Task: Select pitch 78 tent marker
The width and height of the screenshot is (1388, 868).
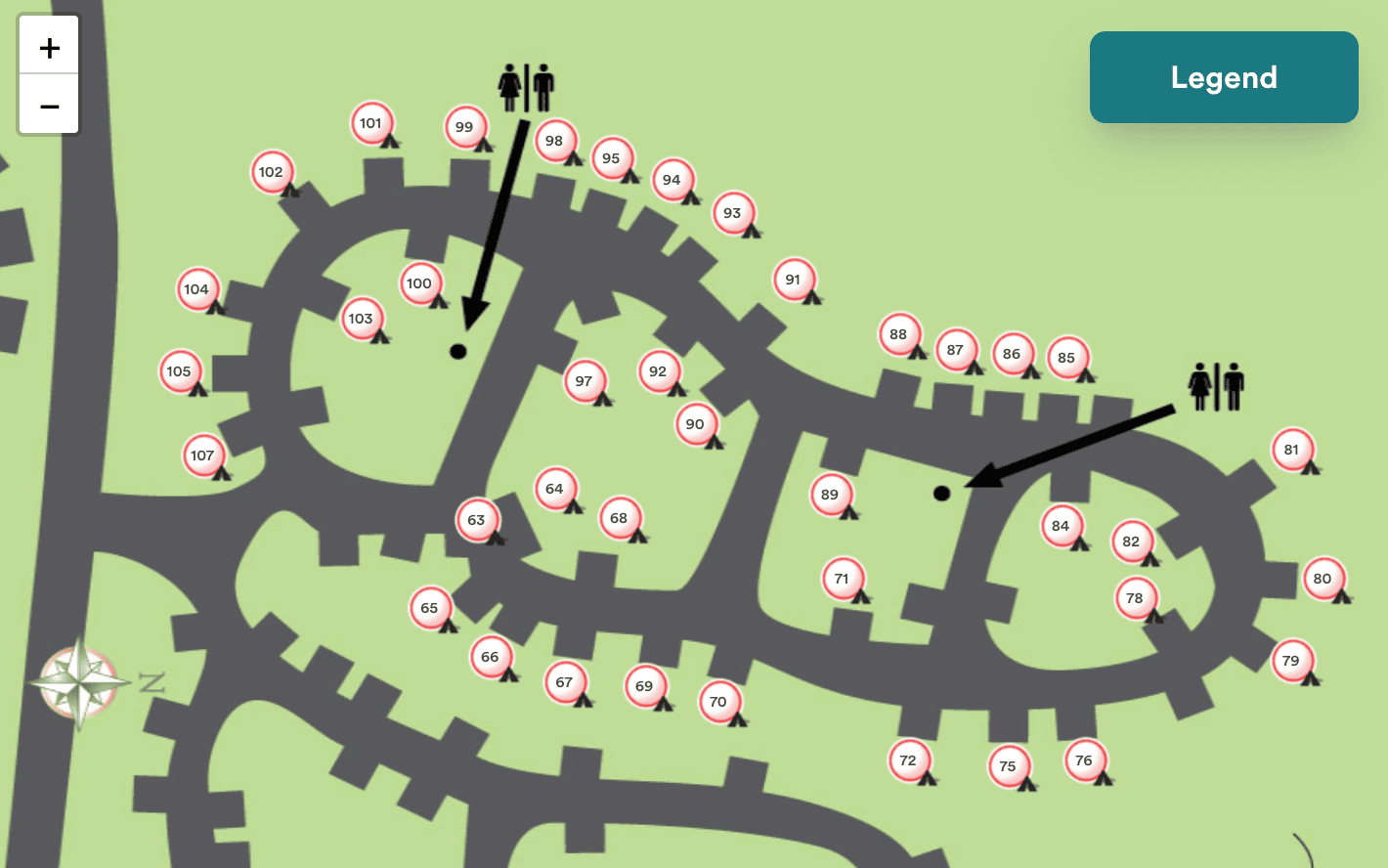Action: (1135, 597)
